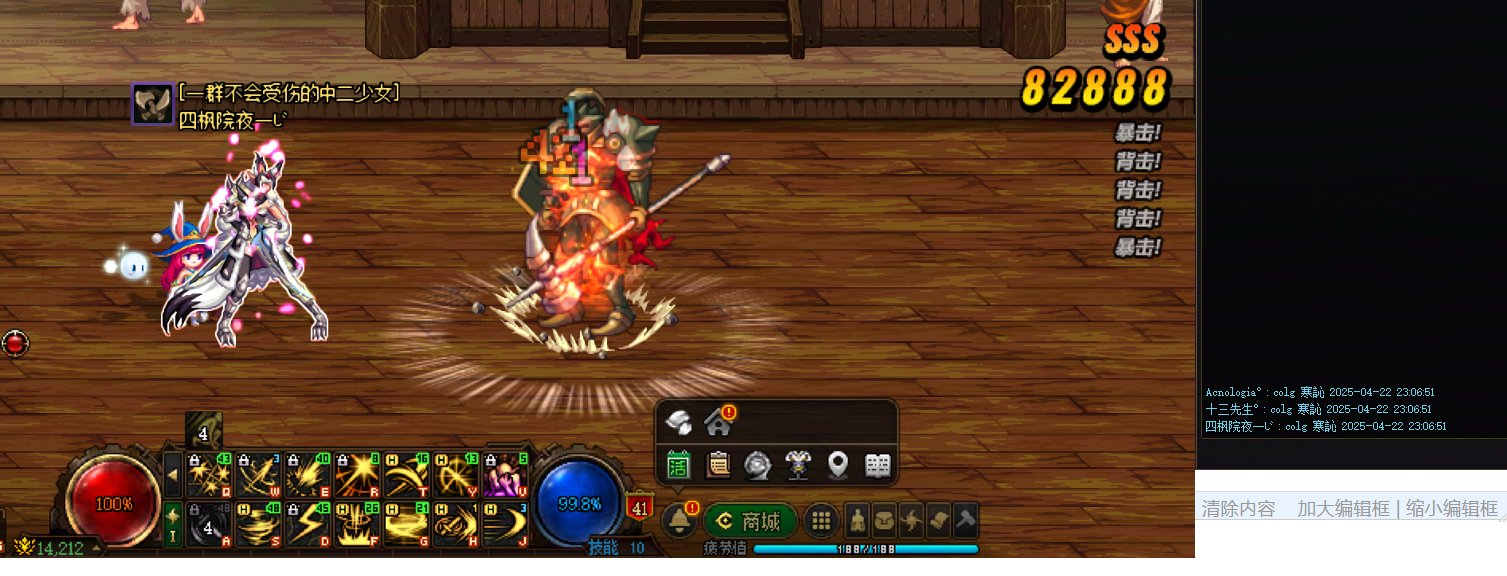The width and height of the screenshot is (1507, 576).
Task: Open the nine-dot grid menu button
Action: (x=821, y=521)
